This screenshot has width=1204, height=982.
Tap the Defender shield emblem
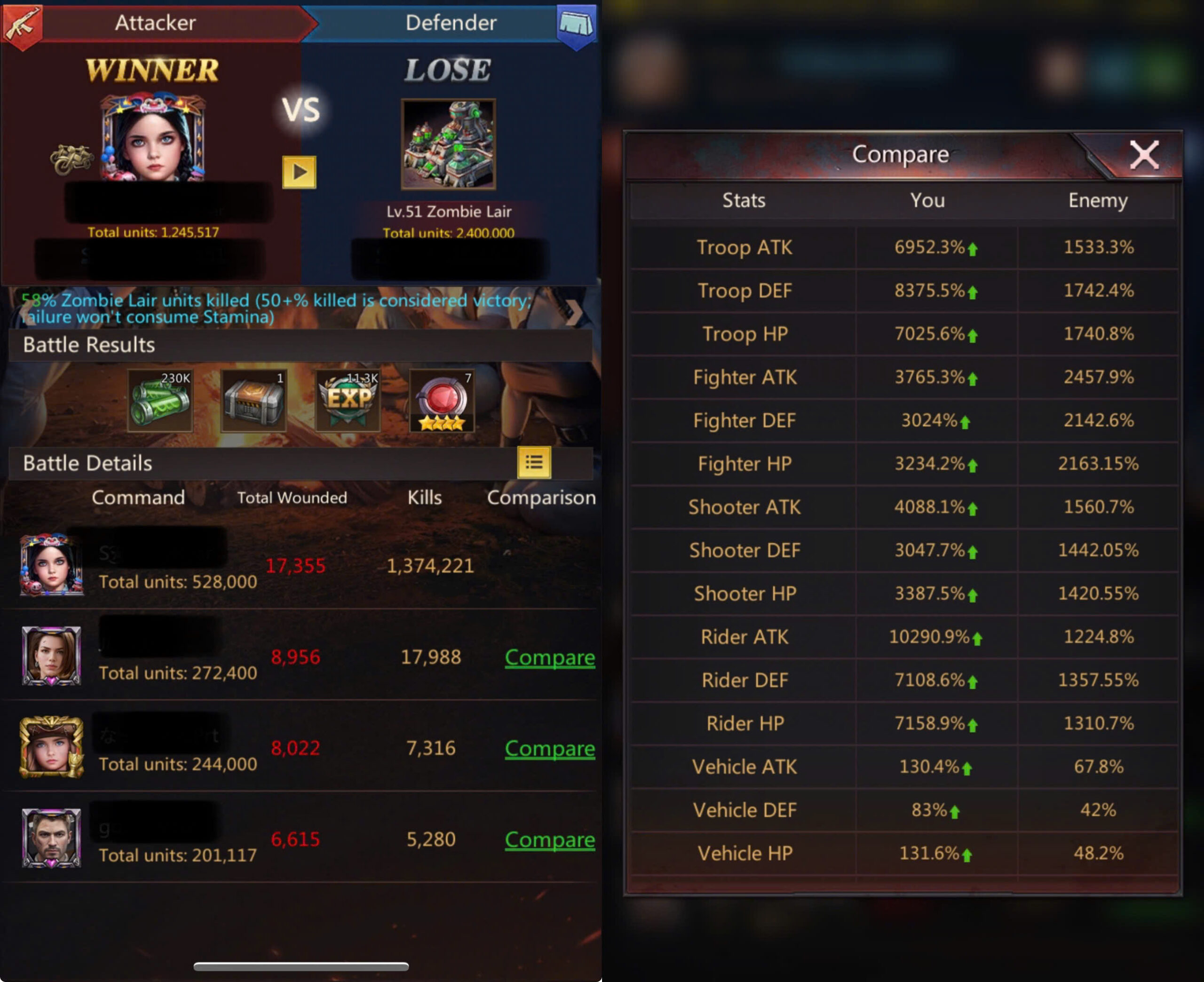coord(576,24)
